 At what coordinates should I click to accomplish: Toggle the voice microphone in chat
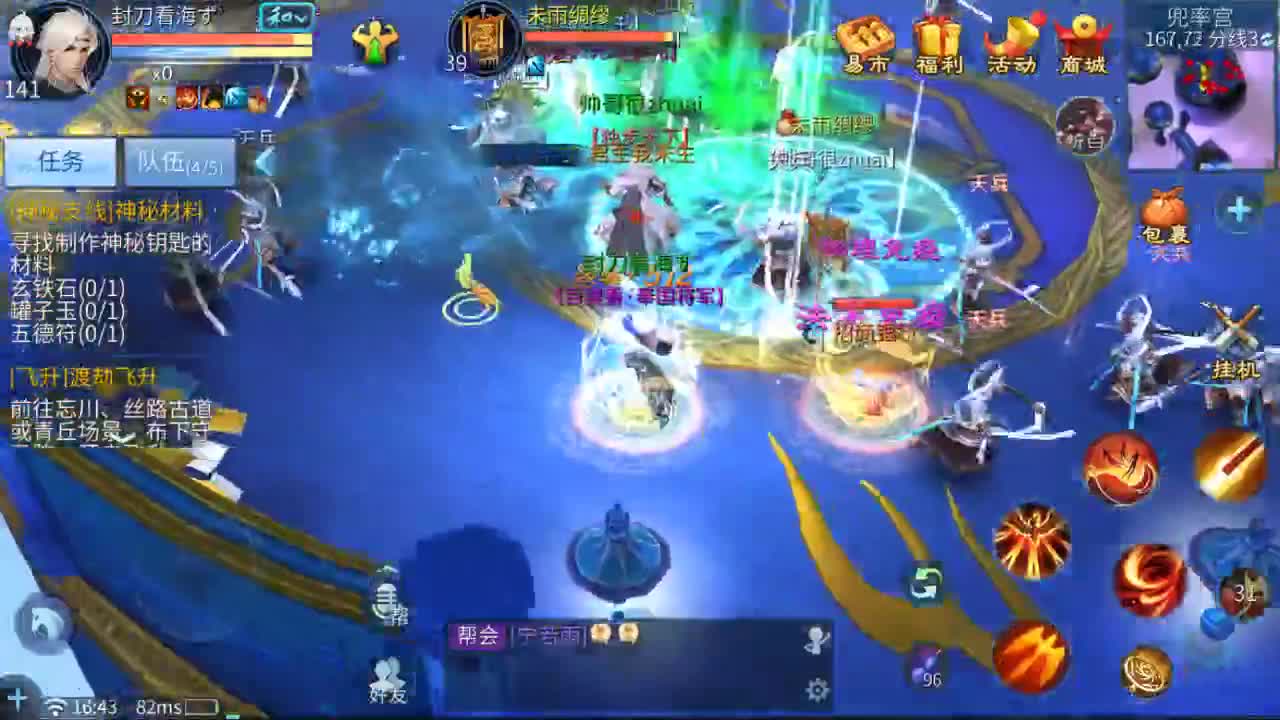pyautogui.click(x=386, y=600)
